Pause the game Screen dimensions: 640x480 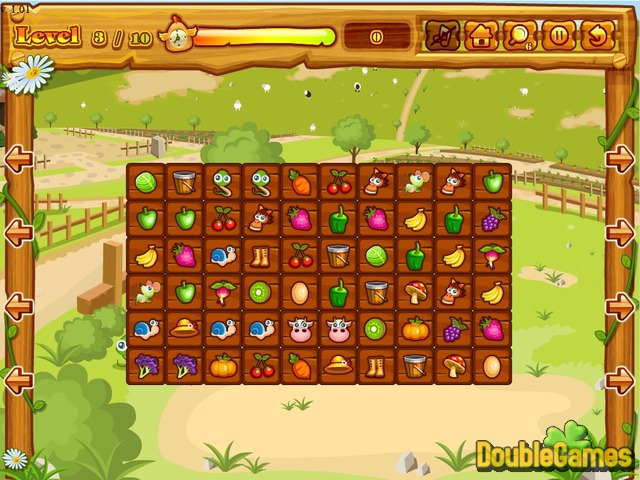coord(559,36)
